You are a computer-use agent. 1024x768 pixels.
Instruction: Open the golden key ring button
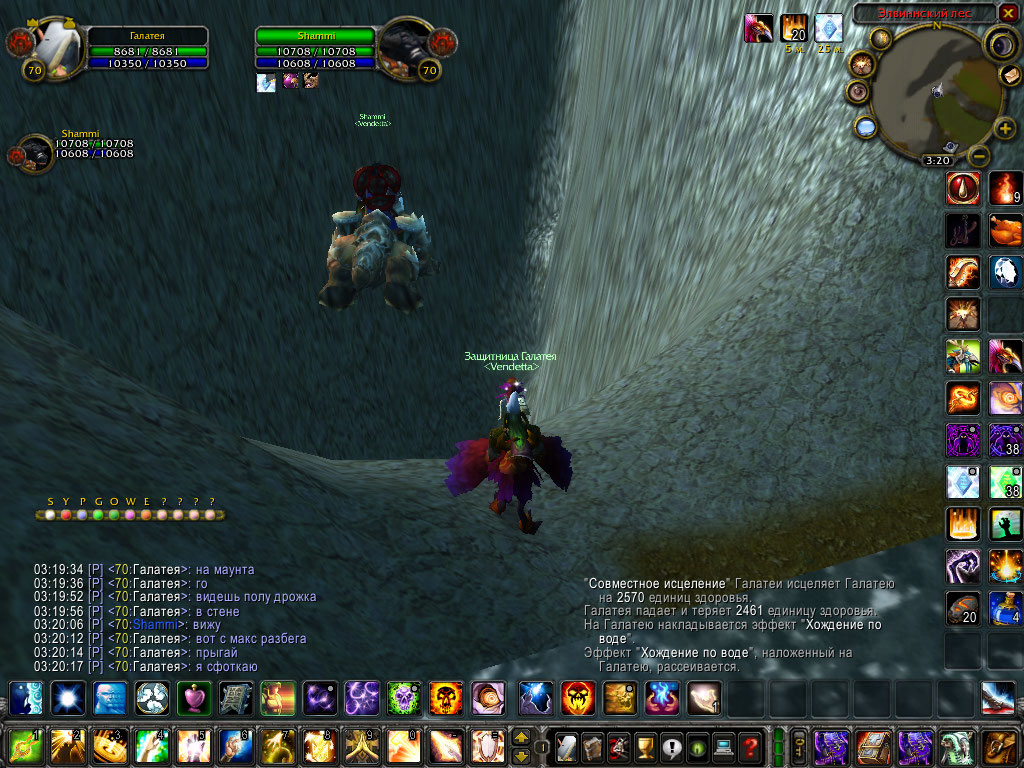click(x=799, y=746)
